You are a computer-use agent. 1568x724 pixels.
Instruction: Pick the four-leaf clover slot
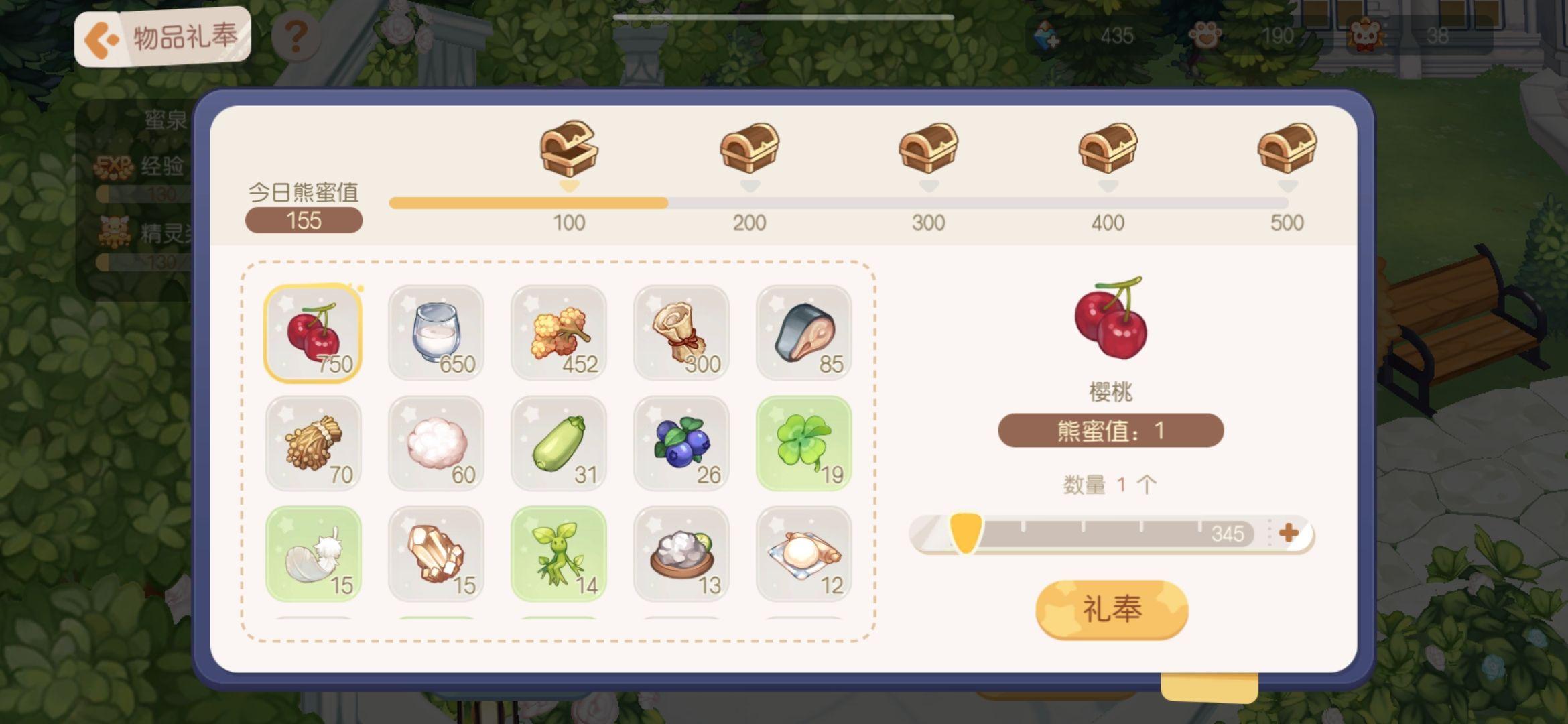tap(803, 443)
